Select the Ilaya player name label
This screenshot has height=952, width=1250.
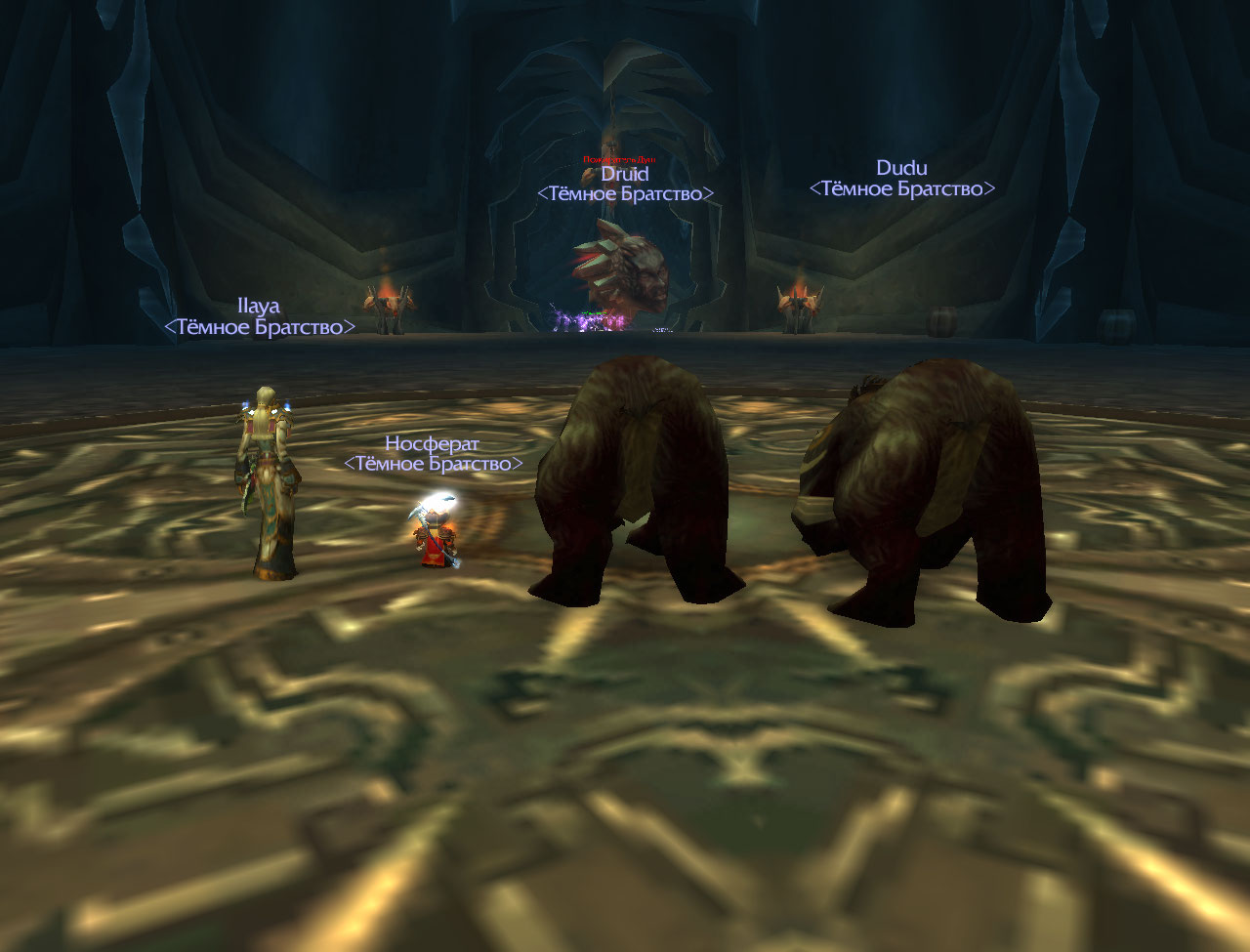tap(259, 306)
